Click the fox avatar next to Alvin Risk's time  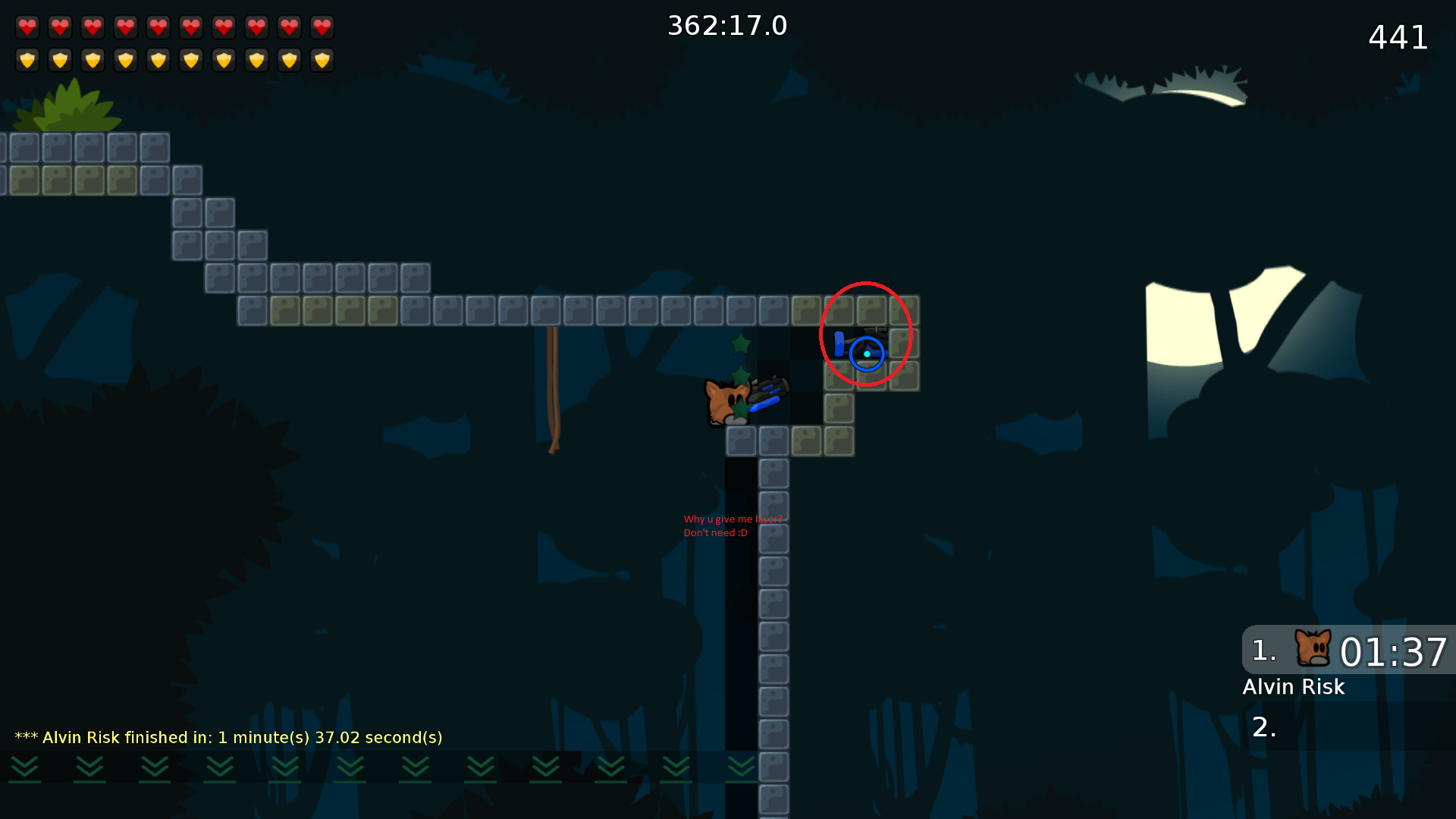[x=1314, y=648]
